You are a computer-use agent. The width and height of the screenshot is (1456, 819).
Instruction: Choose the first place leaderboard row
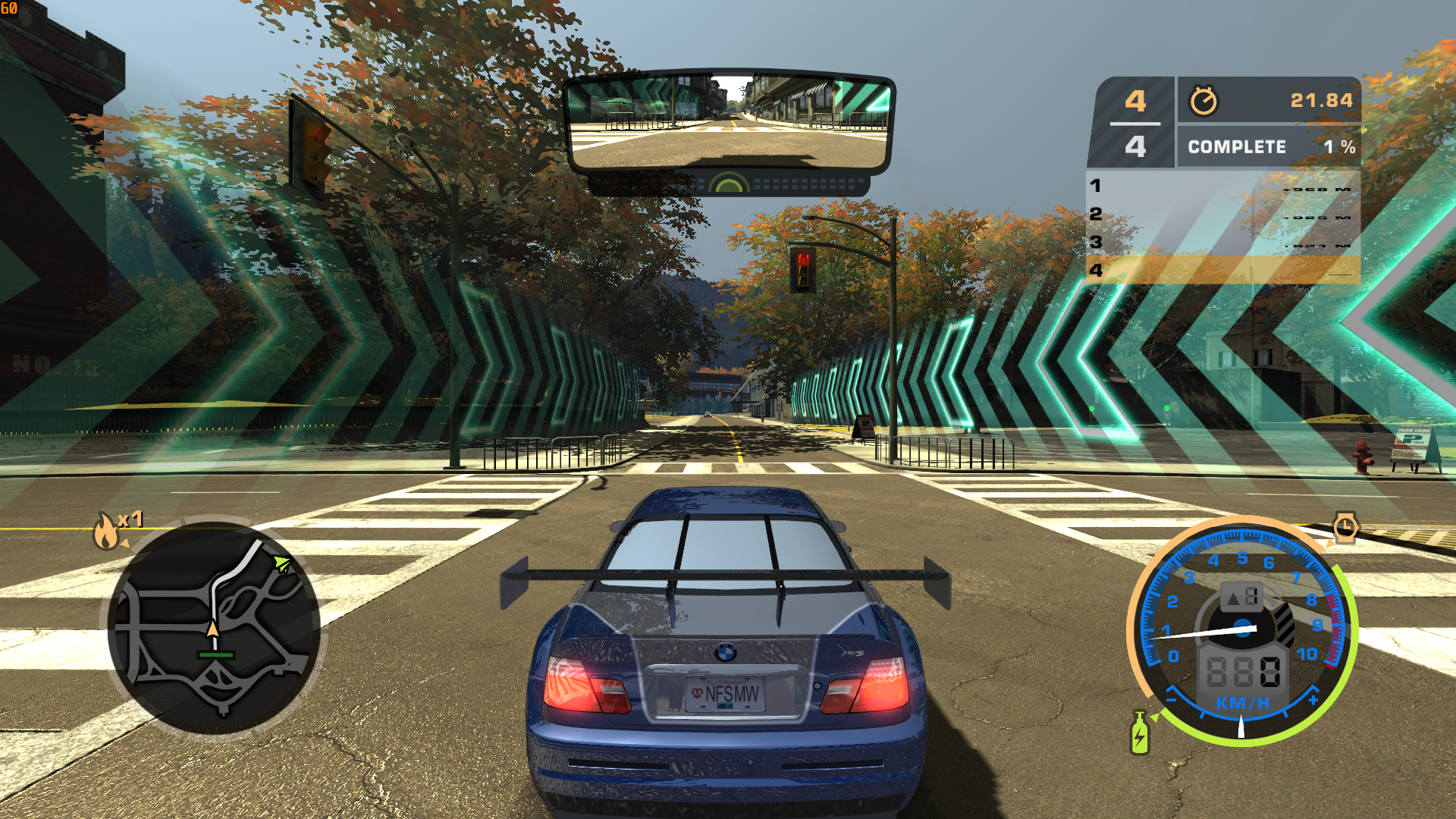[1222, 186]
